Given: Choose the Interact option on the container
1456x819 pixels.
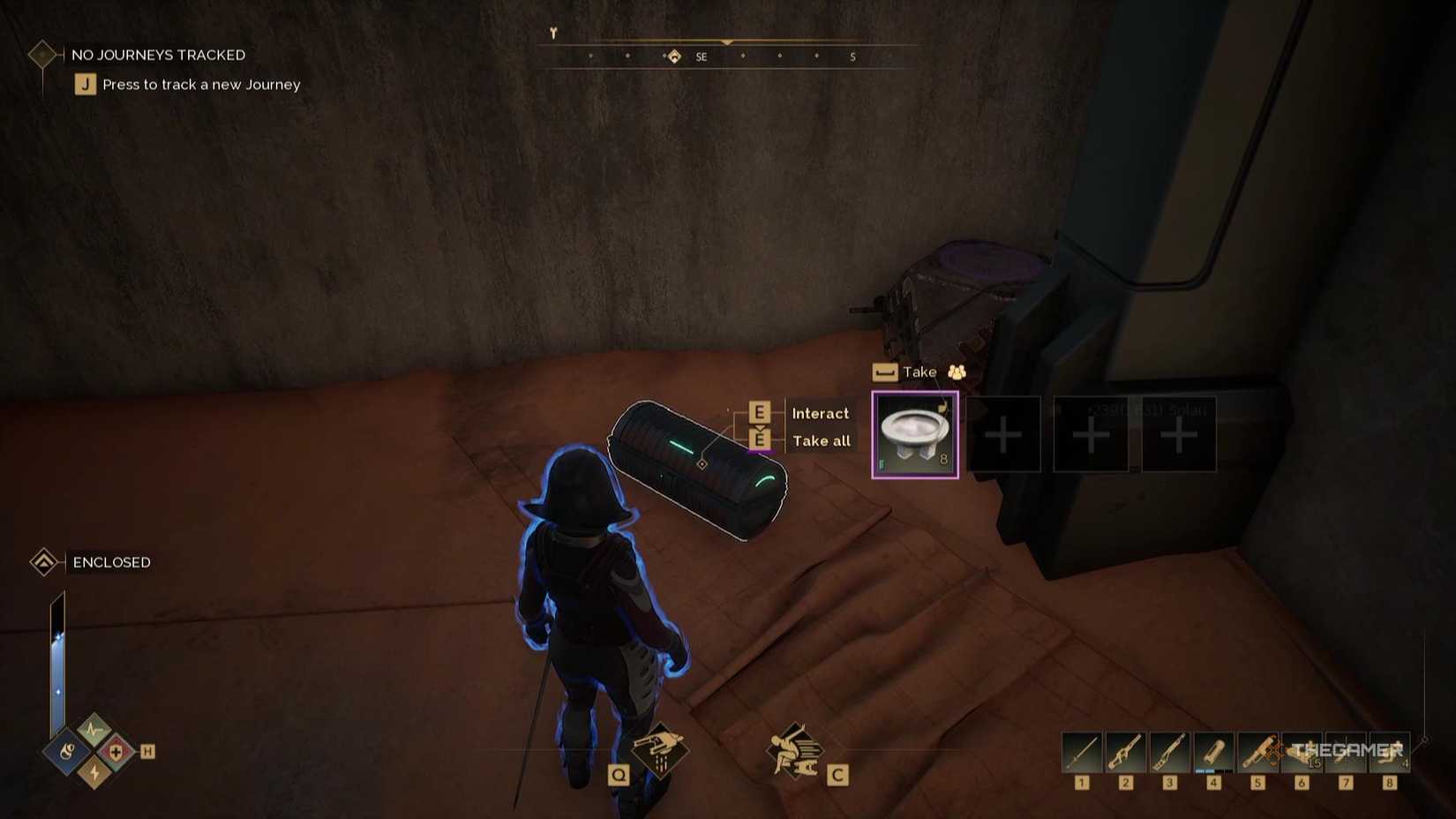Looking at the screenshot, I should [821, 413].
